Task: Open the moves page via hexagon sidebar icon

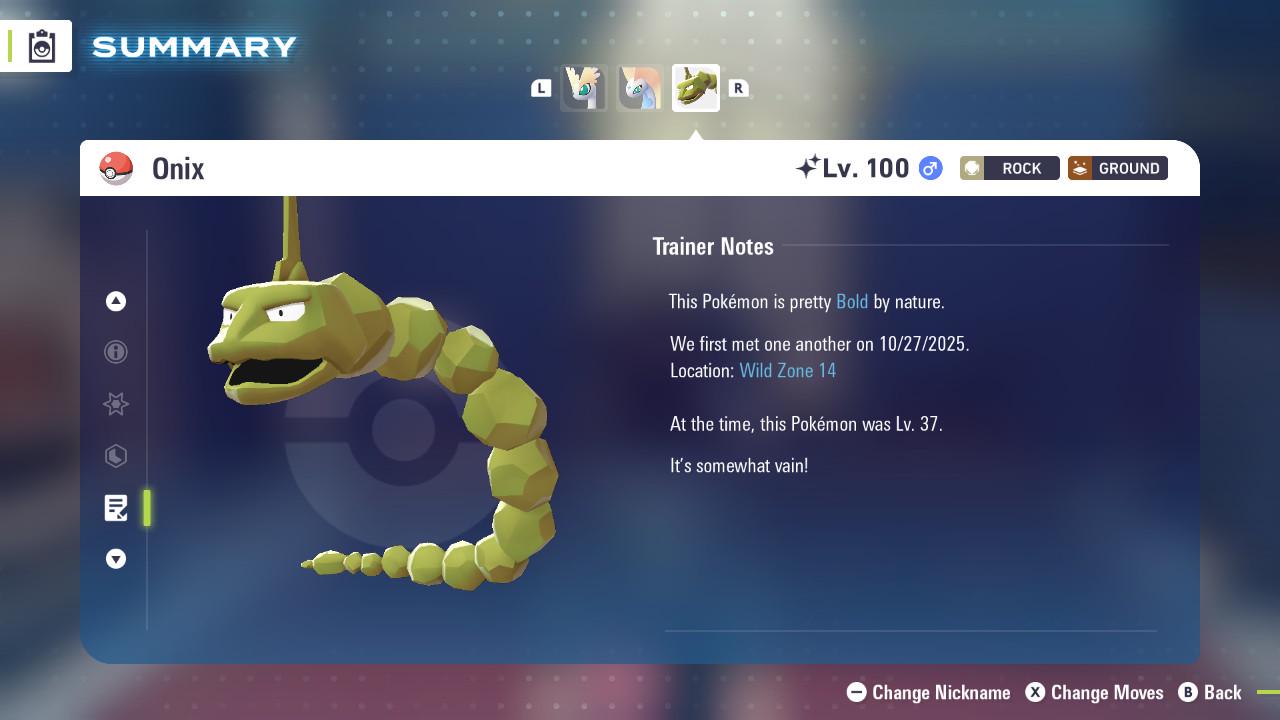Action: pos(116,456)
